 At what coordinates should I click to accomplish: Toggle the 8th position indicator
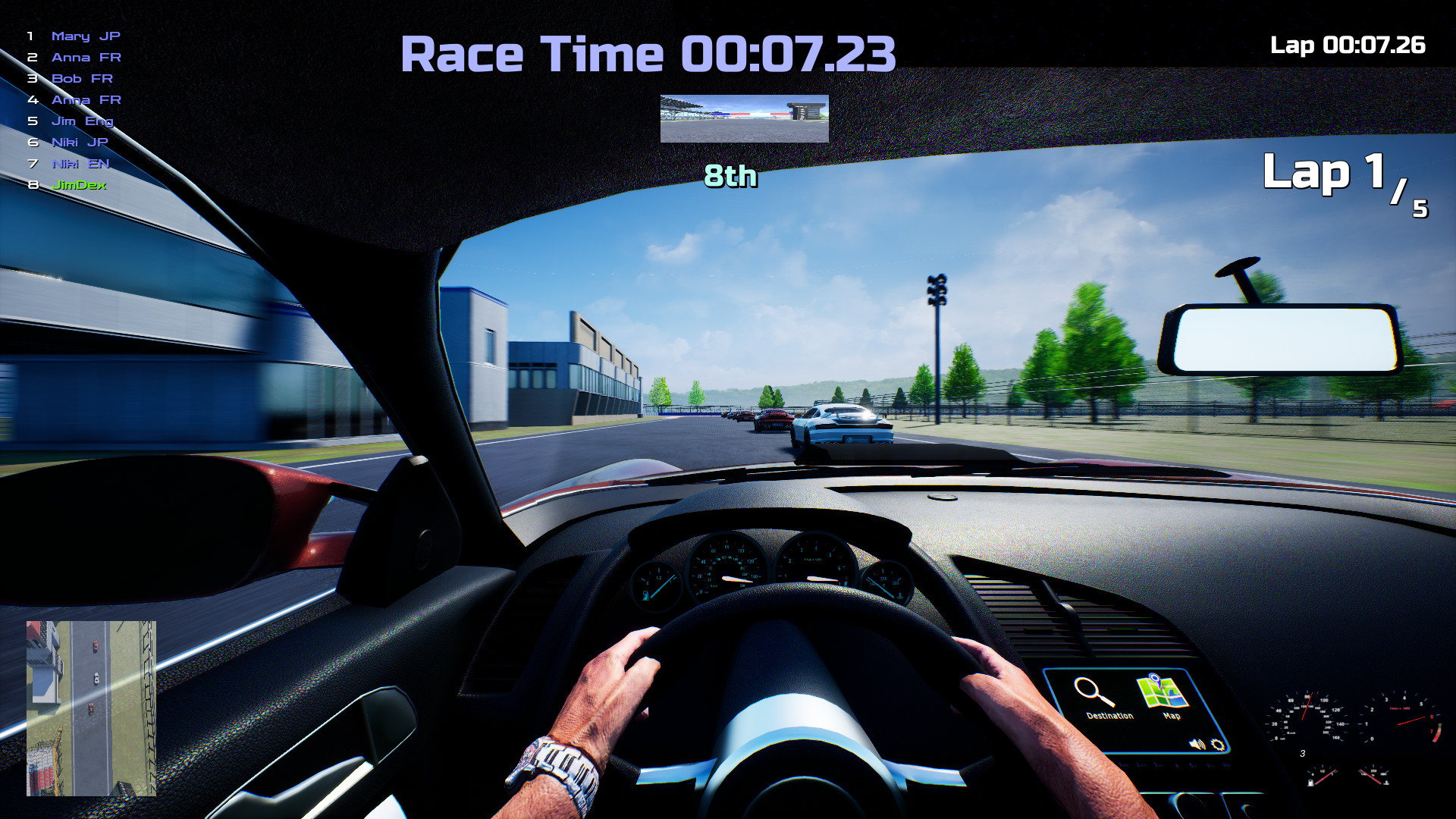click(x=730, y=177)
